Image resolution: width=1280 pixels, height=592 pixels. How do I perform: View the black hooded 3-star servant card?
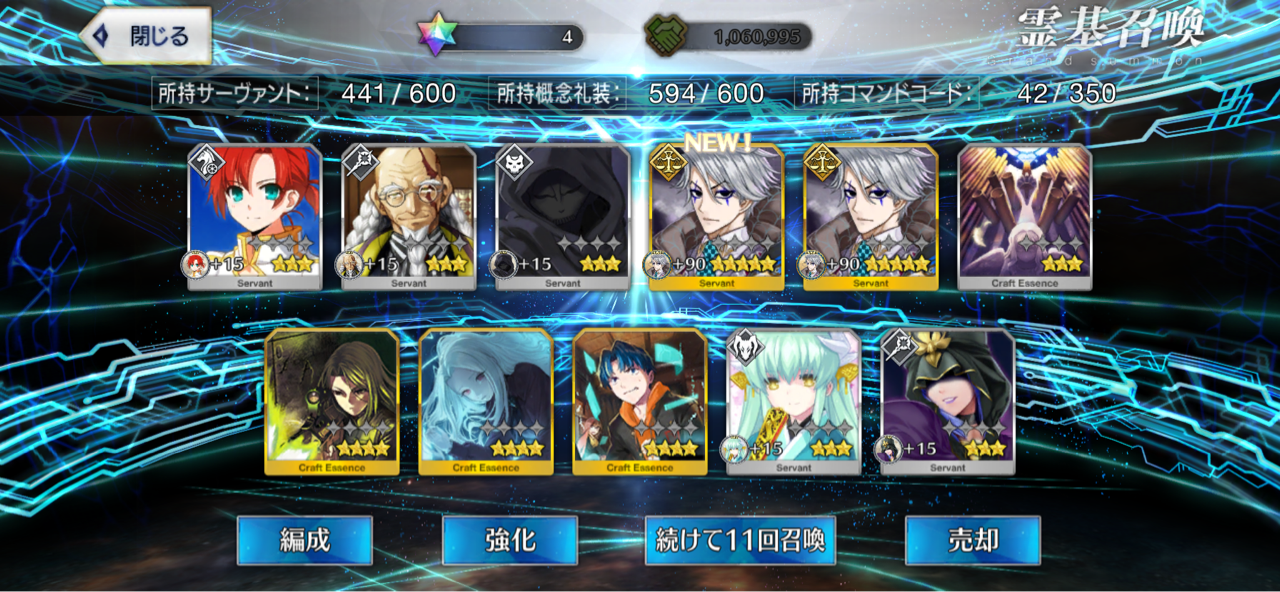tap(563, 217)
